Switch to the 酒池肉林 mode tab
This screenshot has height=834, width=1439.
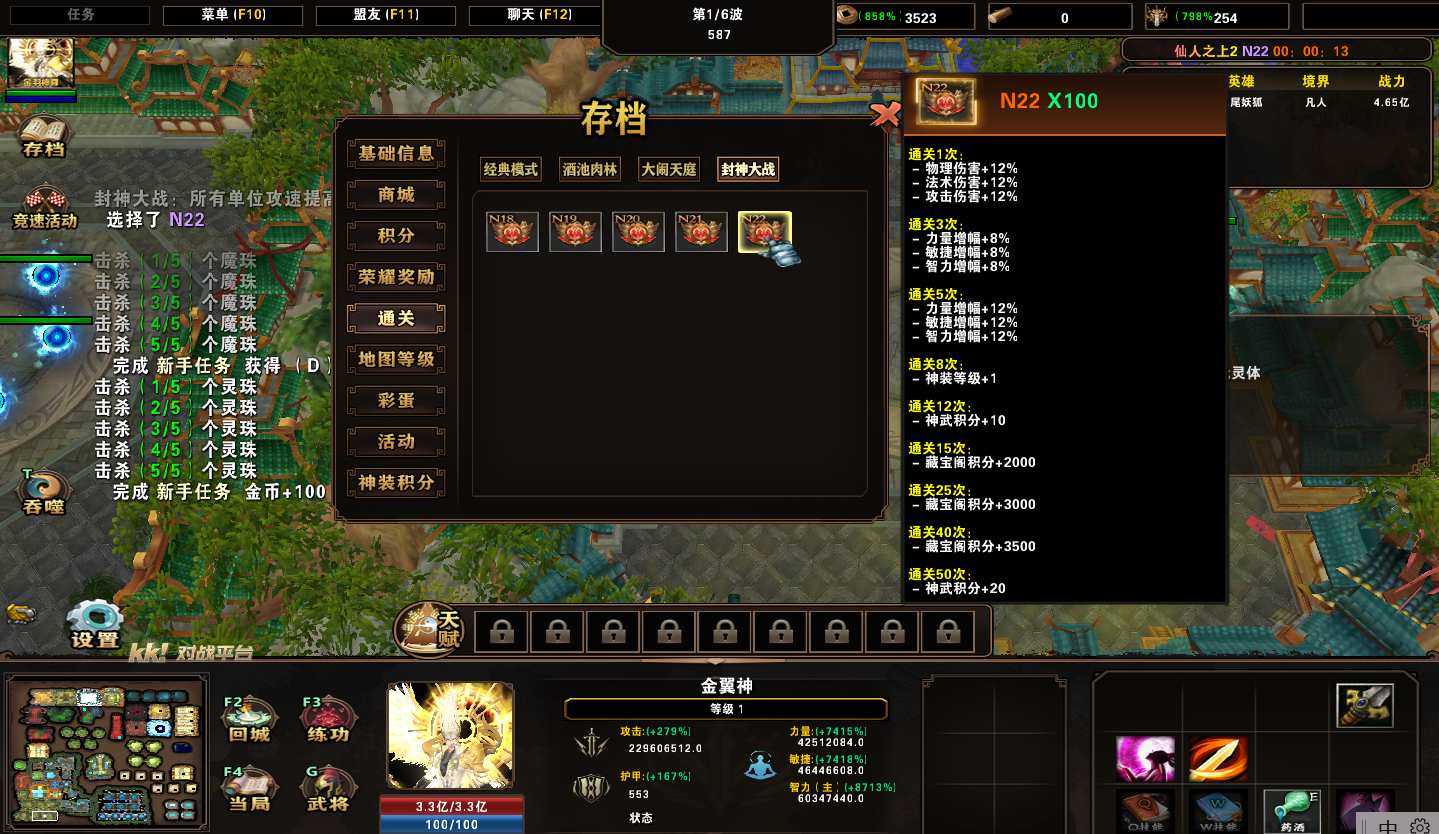(x=590, y=170)
